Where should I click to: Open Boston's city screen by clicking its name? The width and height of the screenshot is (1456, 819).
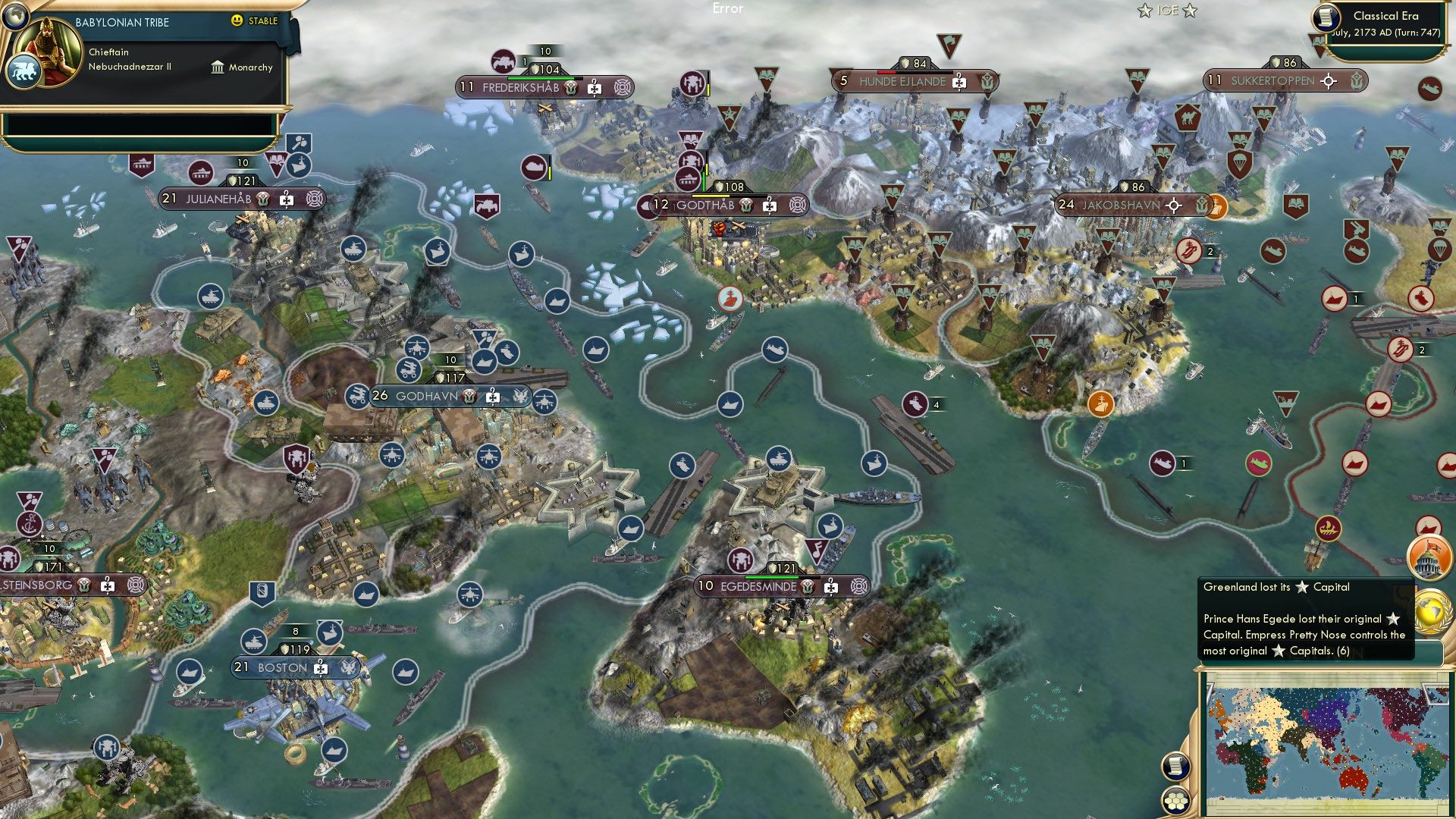(282, 668)
